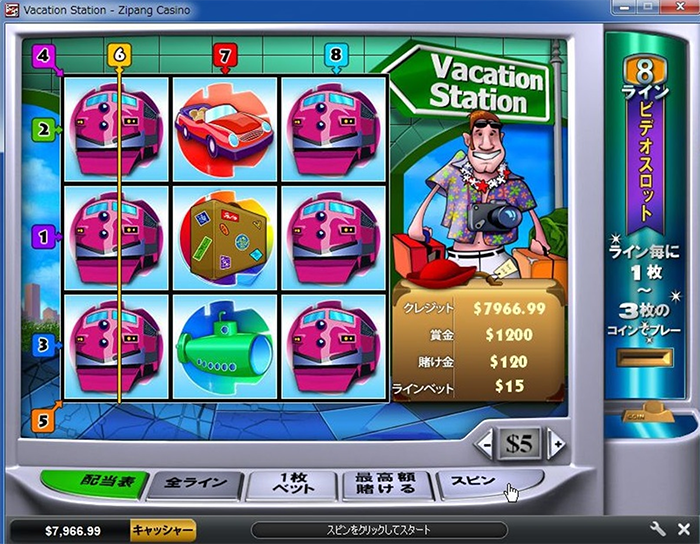Close the game via bottom-bar X
700x544 pixels.
coord(684,529)
